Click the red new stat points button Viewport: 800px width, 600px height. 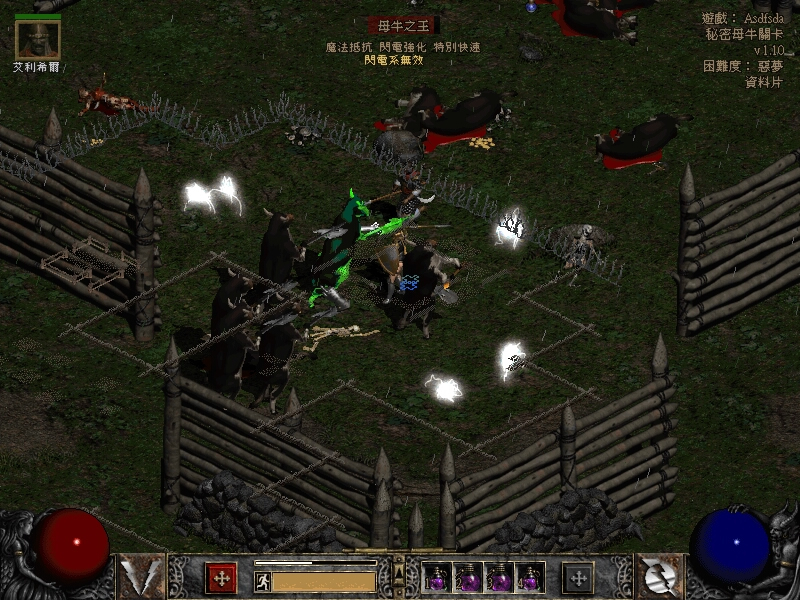coord(221,577)
